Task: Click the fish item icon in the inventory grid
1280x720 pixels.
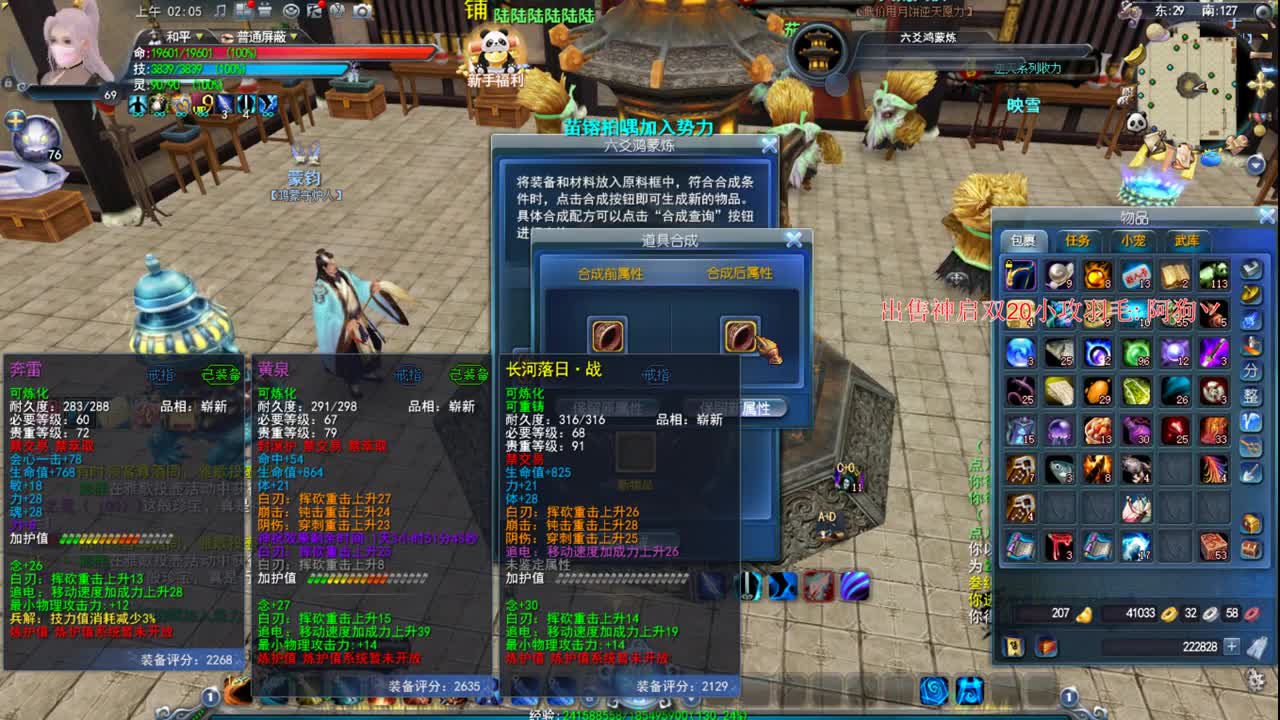Action: 1060,469
